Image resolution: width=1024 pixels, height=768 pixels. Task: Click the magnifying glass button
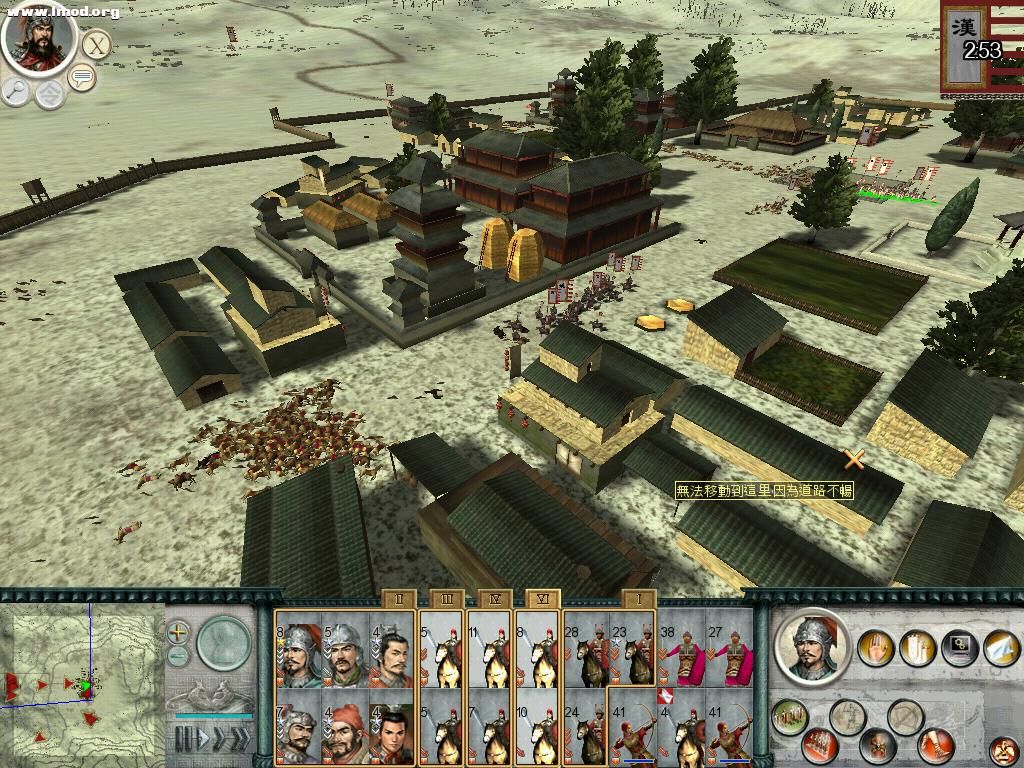(17, 91)
